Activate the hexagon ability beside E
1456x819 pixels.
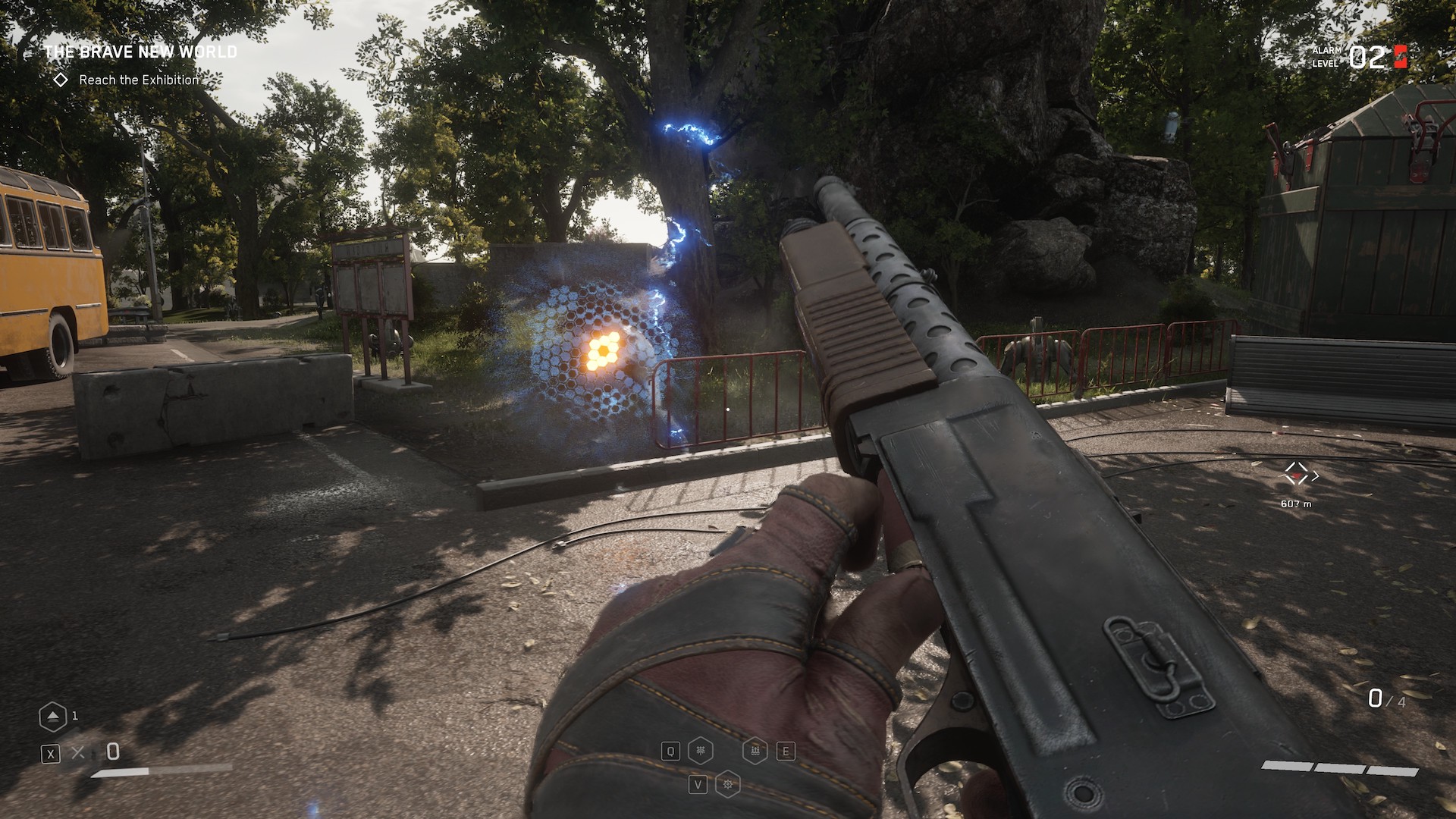tap(755, 751)
